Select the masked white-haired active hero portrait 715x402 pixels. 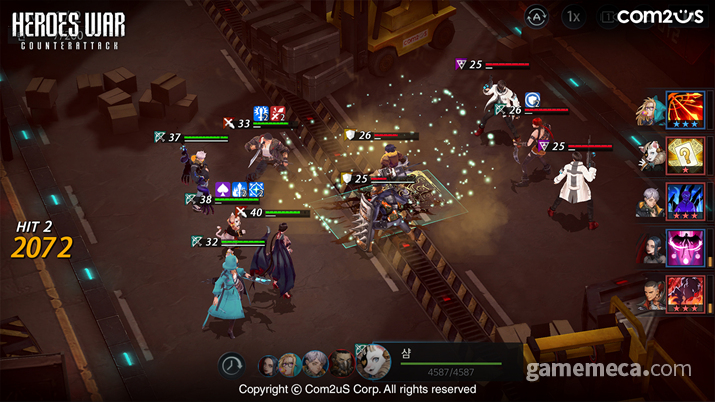pos(373,362)
